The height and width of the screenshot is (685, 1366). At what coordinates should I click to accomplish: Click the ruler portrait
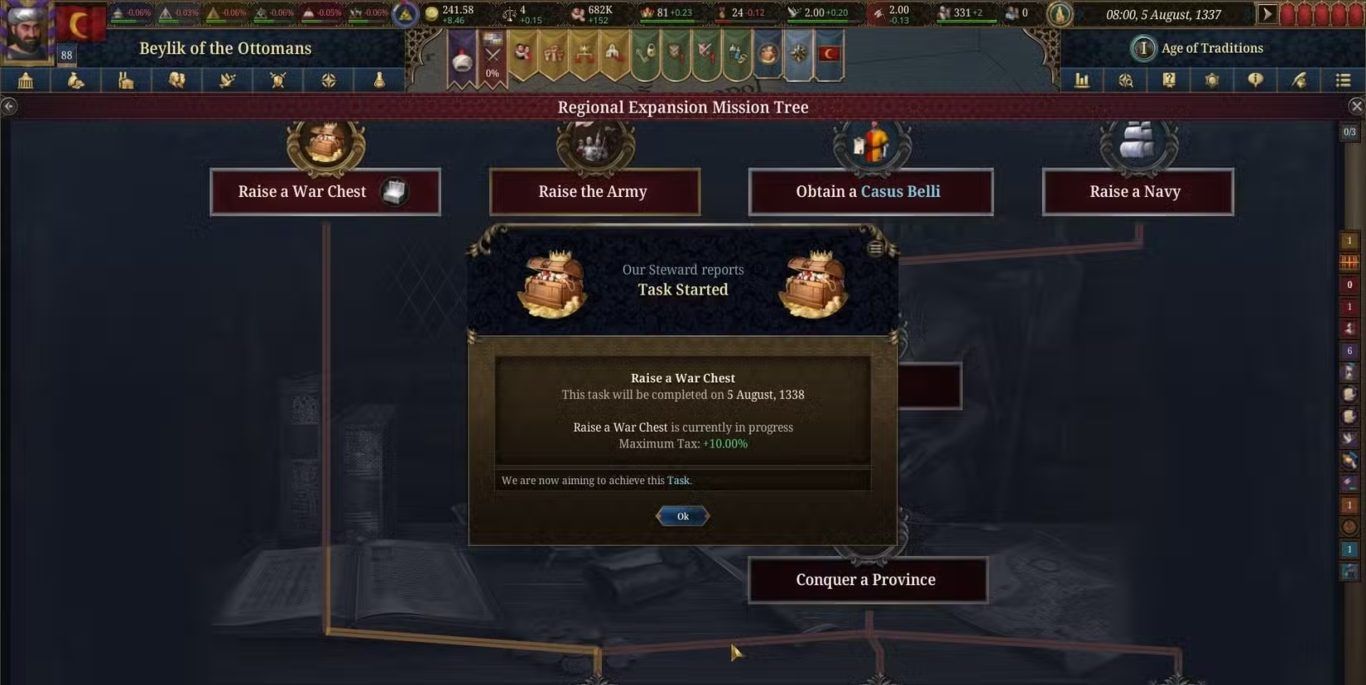[26, 30]
